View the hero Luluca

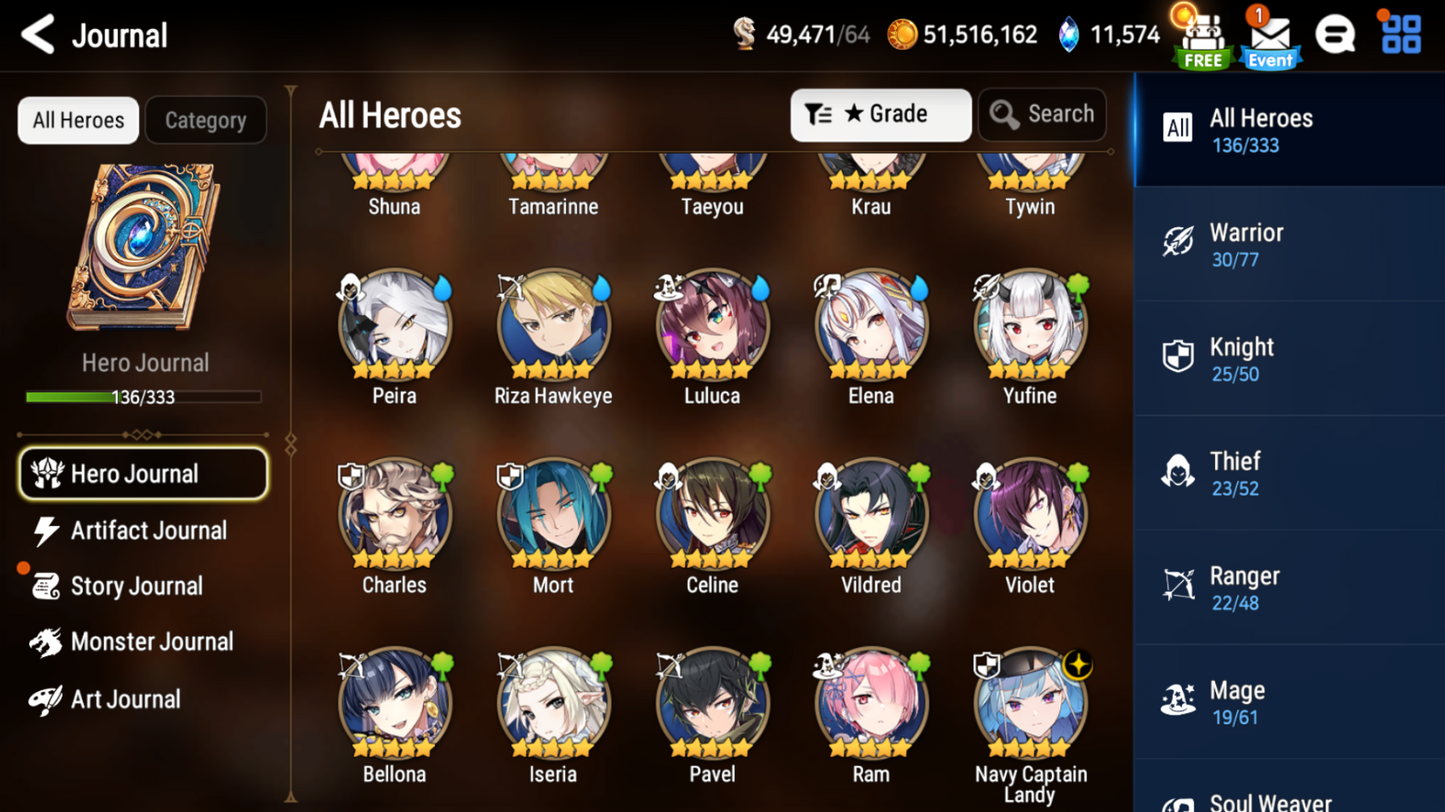(x=712, y=327)
